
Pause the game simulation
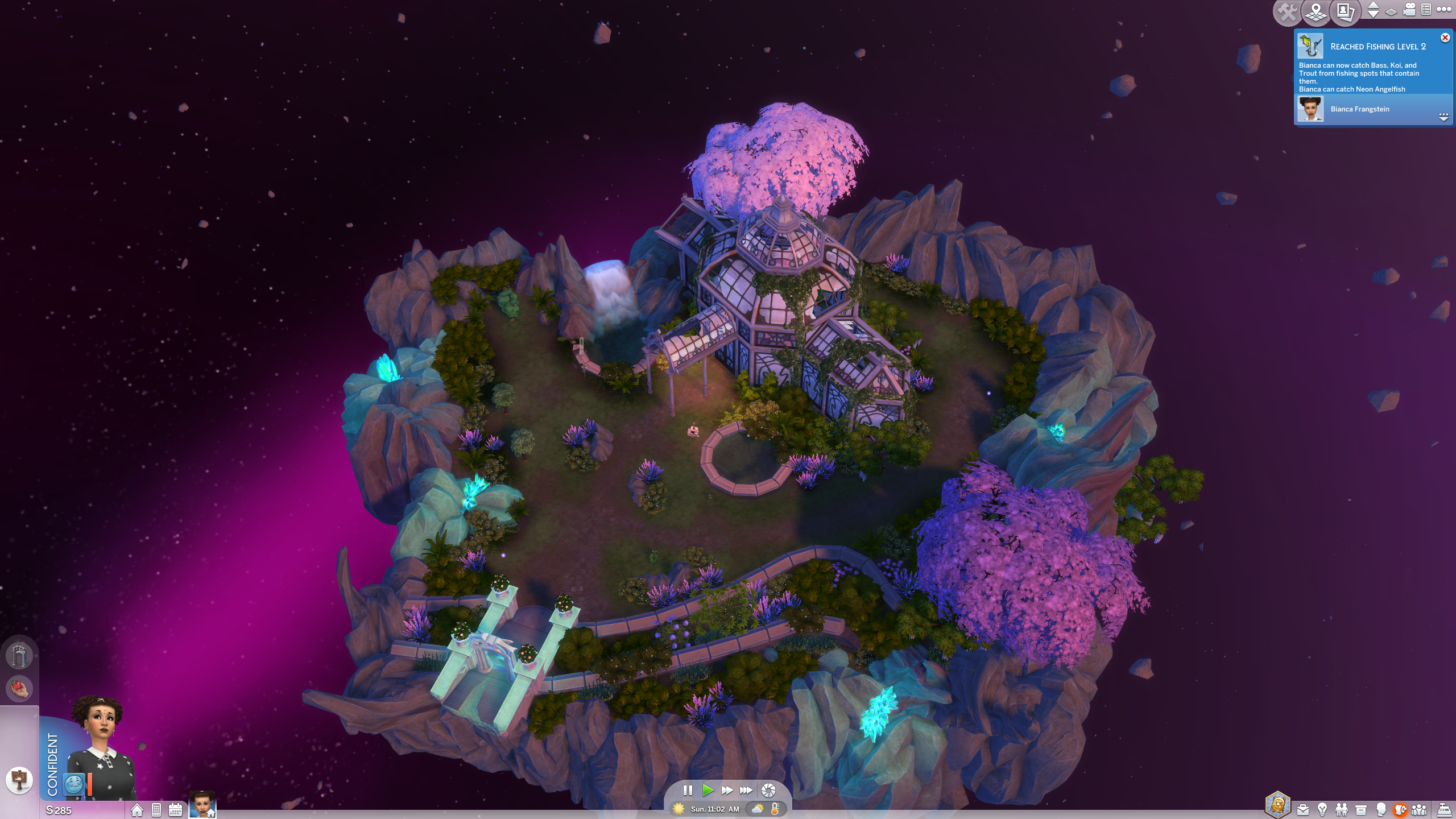click(688, 789)
